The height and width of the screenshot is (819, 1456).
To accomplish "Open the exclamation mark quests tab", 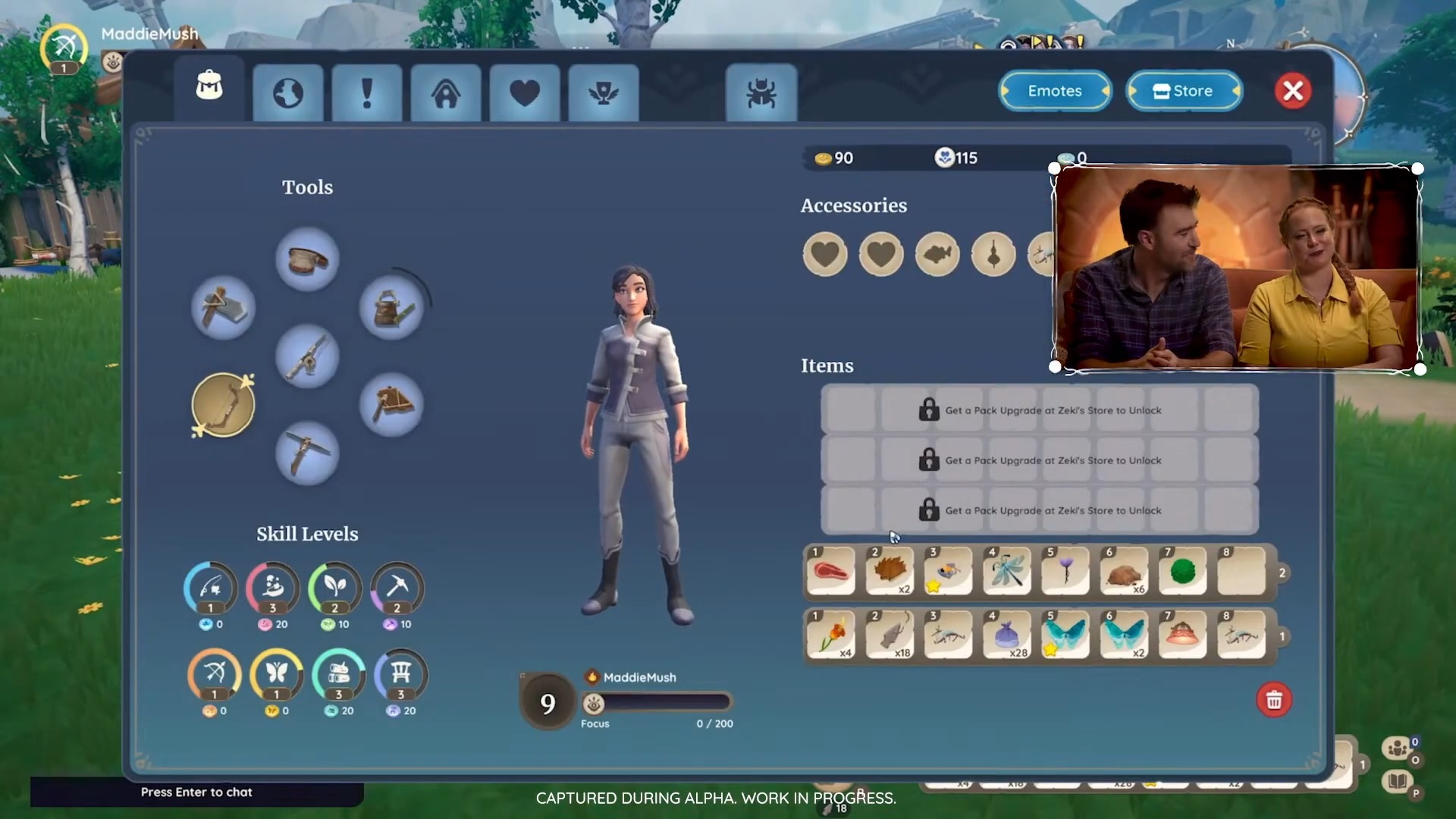I will tap(367, 93).
